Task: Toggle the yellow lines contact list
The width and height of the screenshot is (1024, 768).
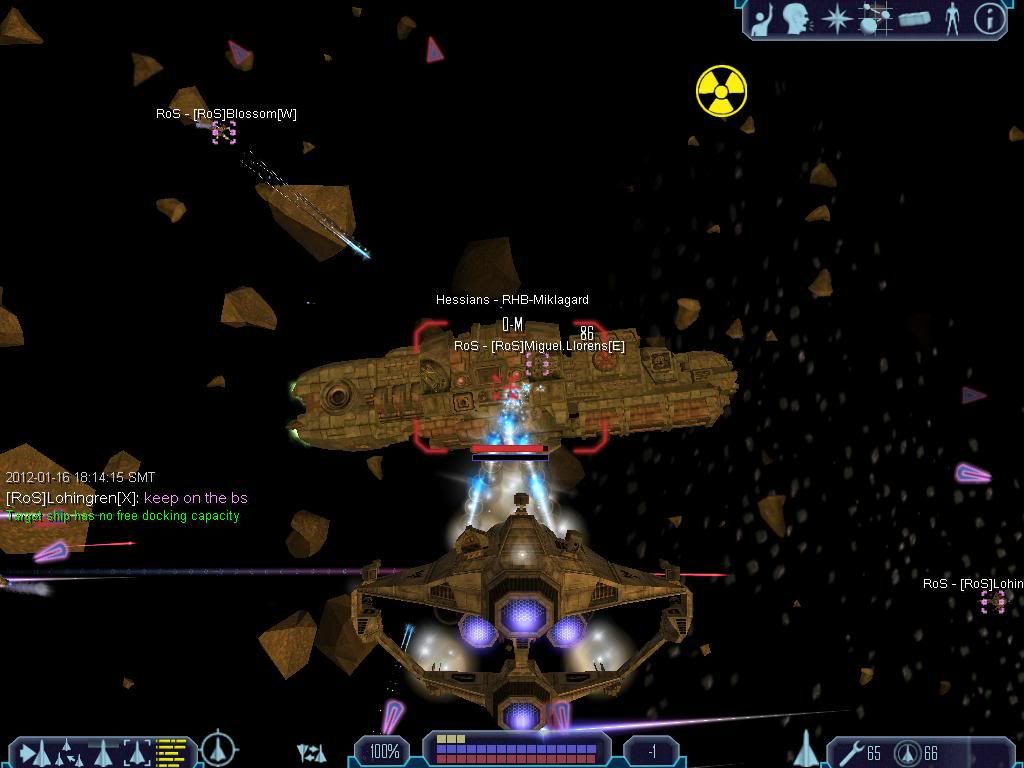Action: pyautogui.click(x=172, y=750)
